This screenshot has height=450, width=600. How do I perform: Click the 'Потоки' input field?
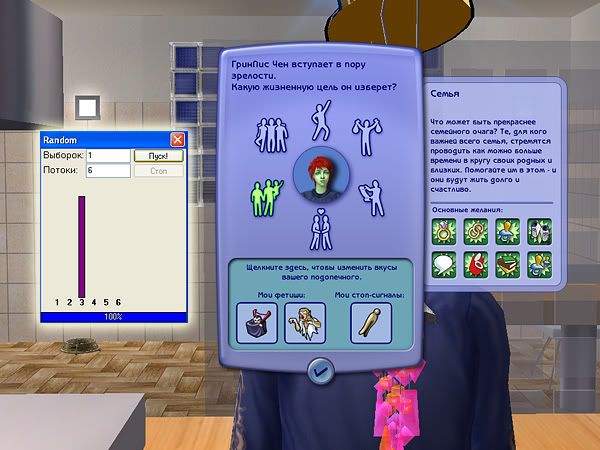point(108,171)
